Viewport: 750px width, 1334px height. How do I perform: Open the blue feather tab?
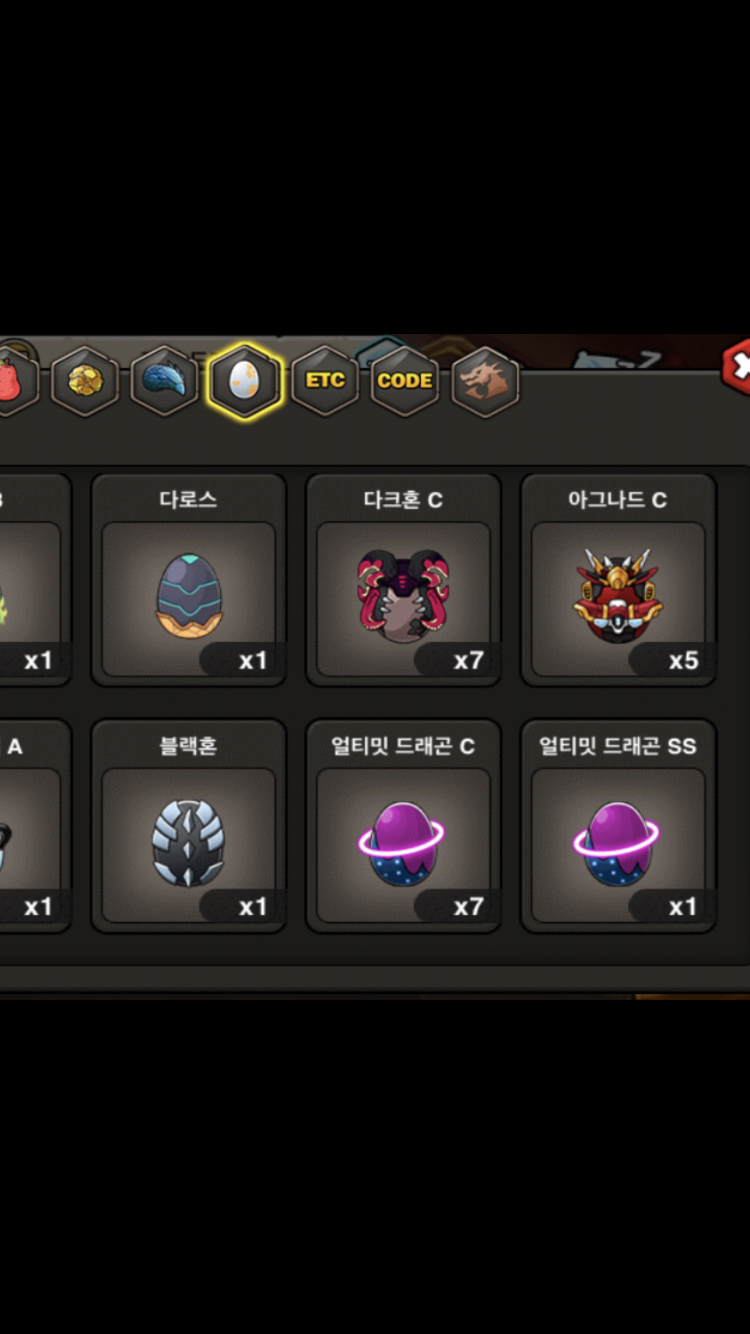click(x=165, y=381)
